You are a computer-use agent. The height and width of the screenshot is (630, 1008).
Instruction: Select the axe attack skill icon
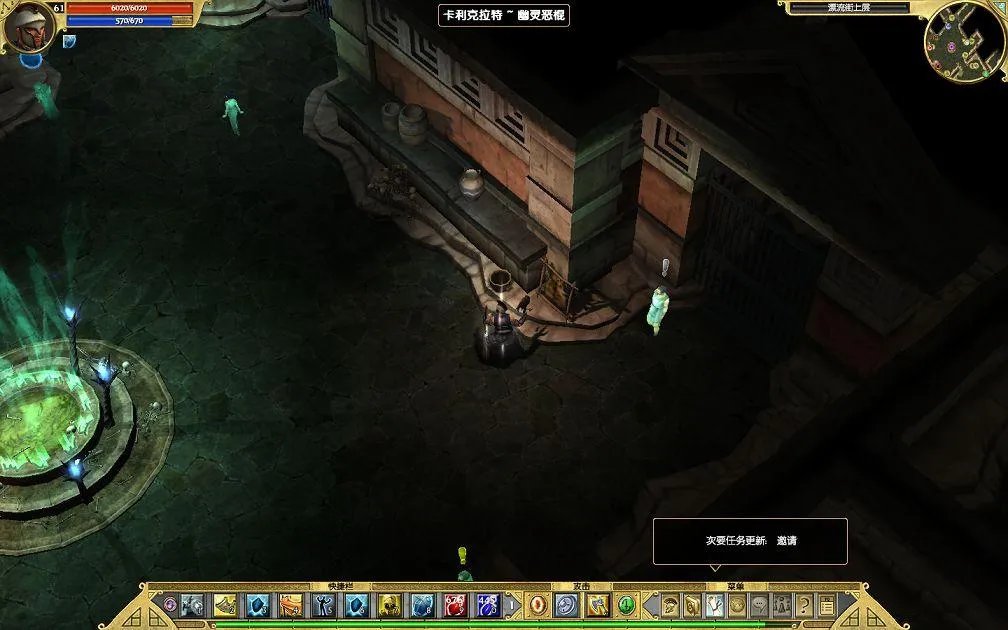pyautogui.click(x=597, y=605)
